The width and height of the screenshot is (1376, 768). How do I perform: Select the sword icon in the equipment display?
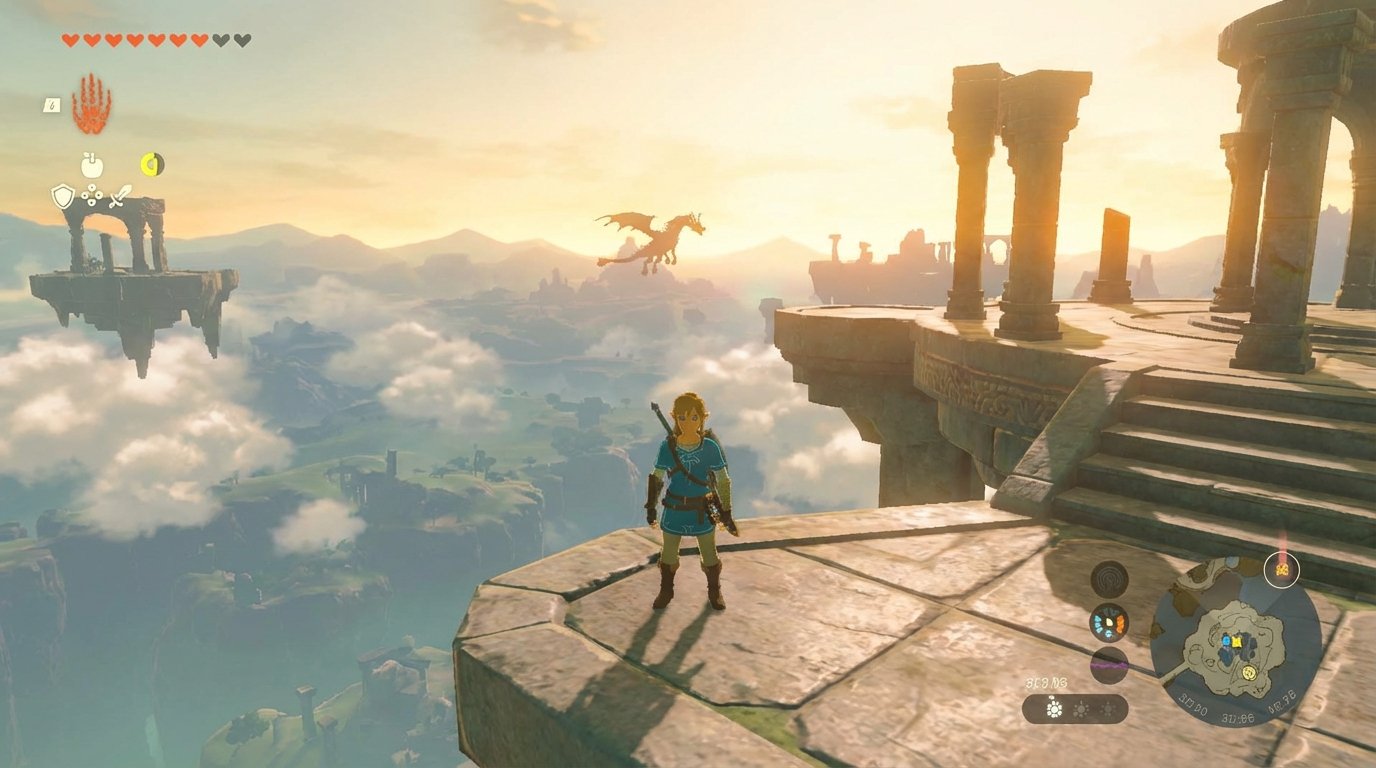click(x=120, y=196)
